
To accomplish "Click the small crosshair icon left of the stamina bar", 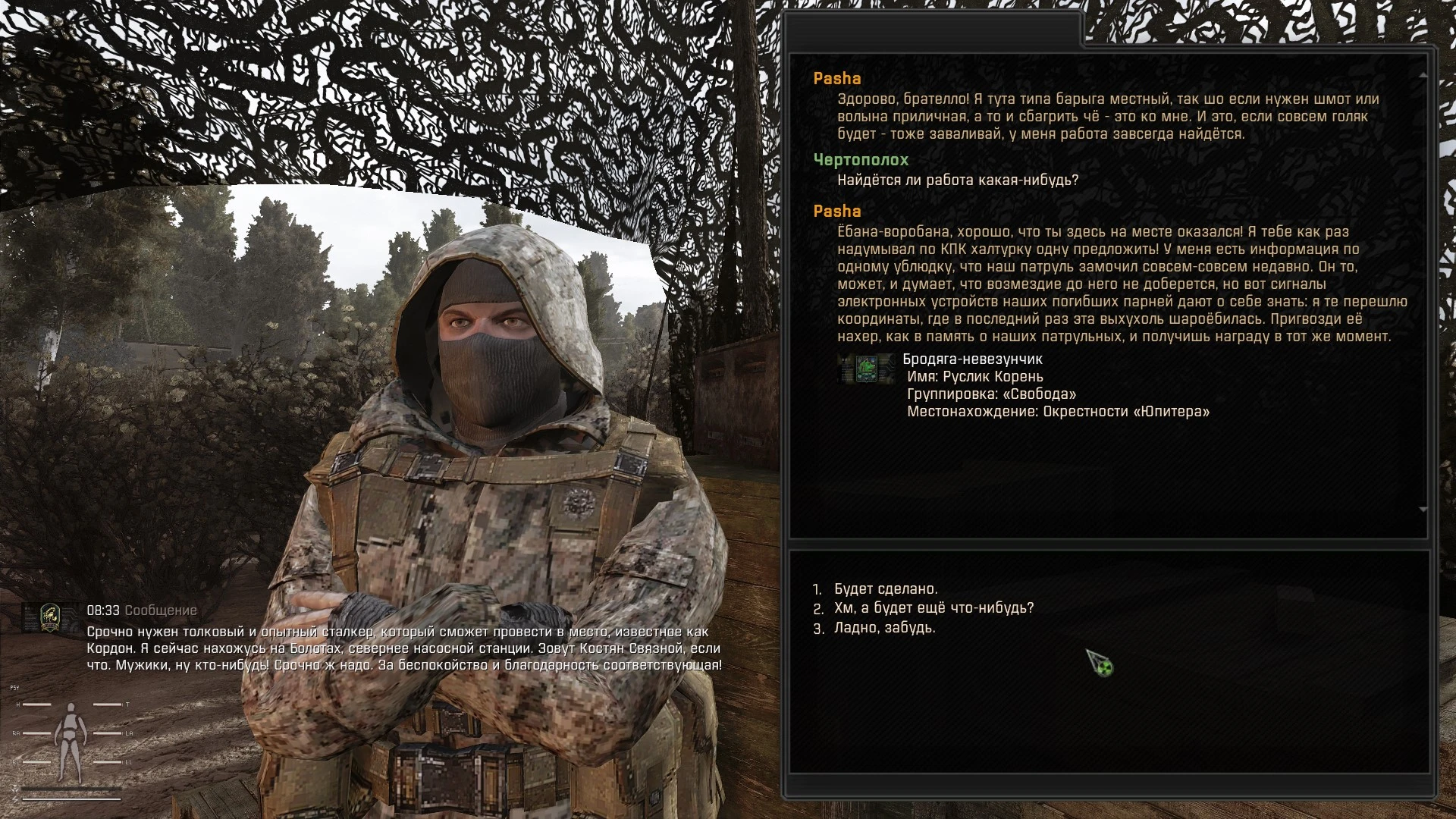I will click(x=14, y=789).
